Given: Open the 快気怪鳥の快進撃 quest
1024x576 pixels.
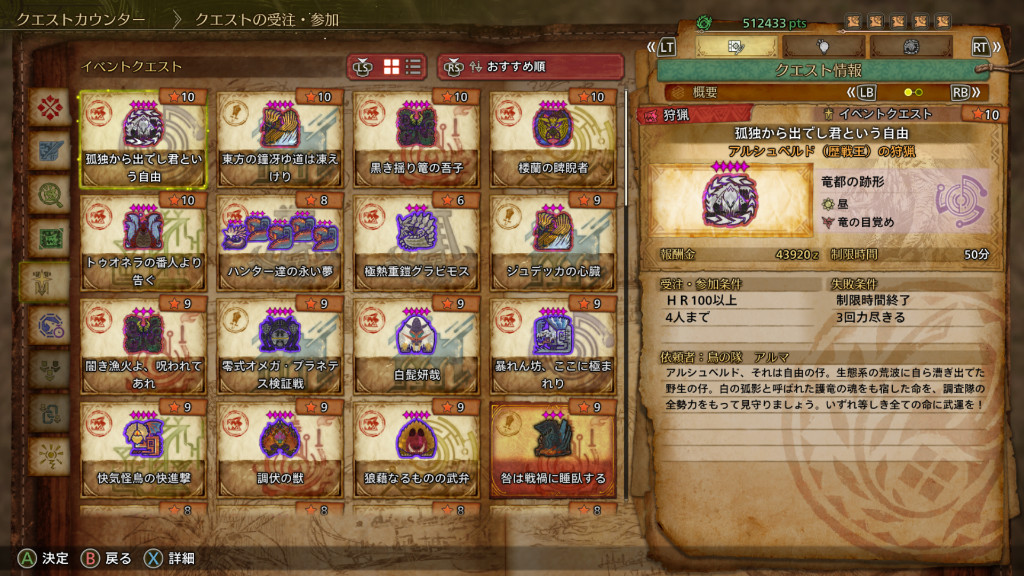Looking at the screenshot, I should tap(142, 451).
